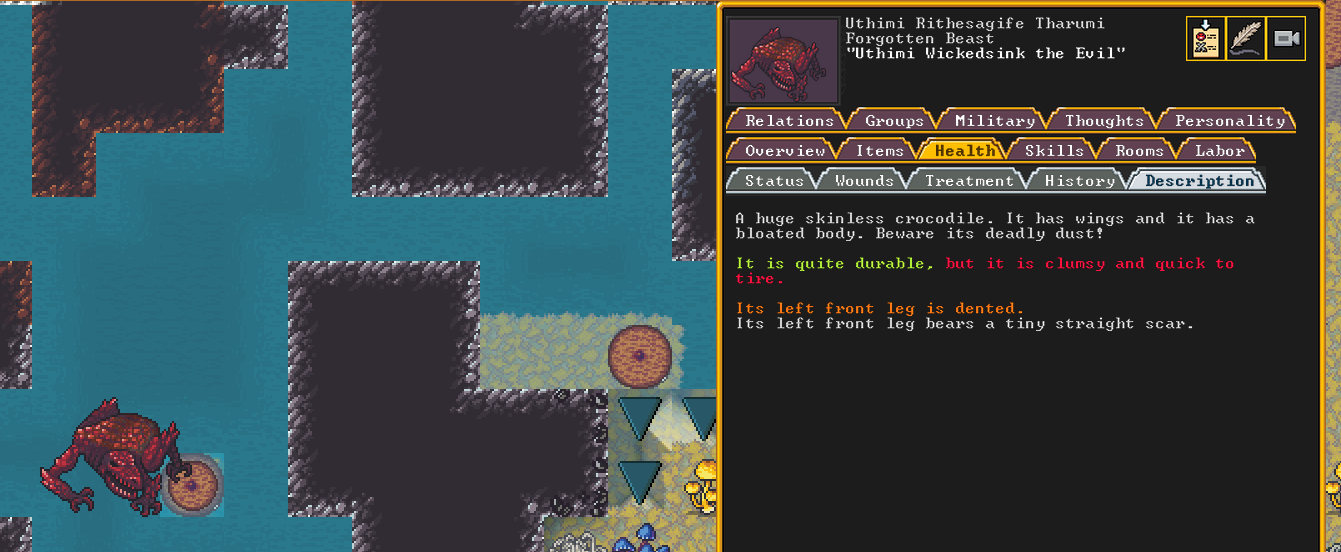
Task: Open the Skills tab
Action: pyautogui.click(x=1054, y=151)
